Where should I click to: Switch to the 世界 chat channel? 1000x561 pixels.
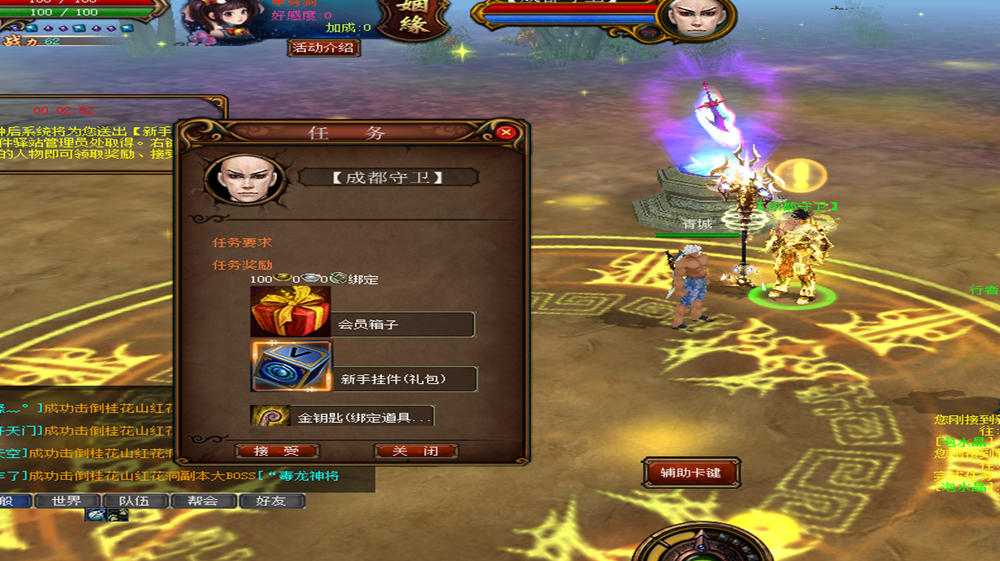click(67, 500)
